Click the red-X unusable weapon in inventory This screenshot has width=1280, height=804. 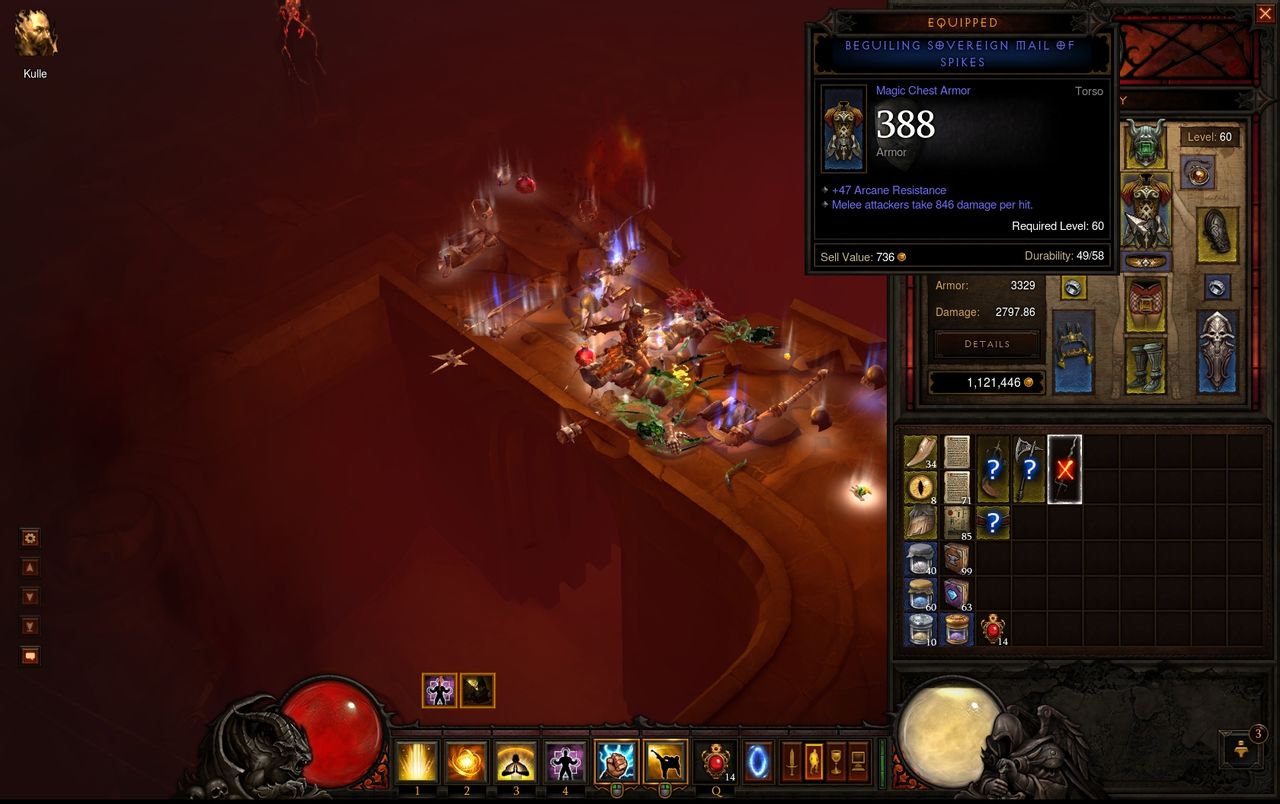(x=1065, y=468)
